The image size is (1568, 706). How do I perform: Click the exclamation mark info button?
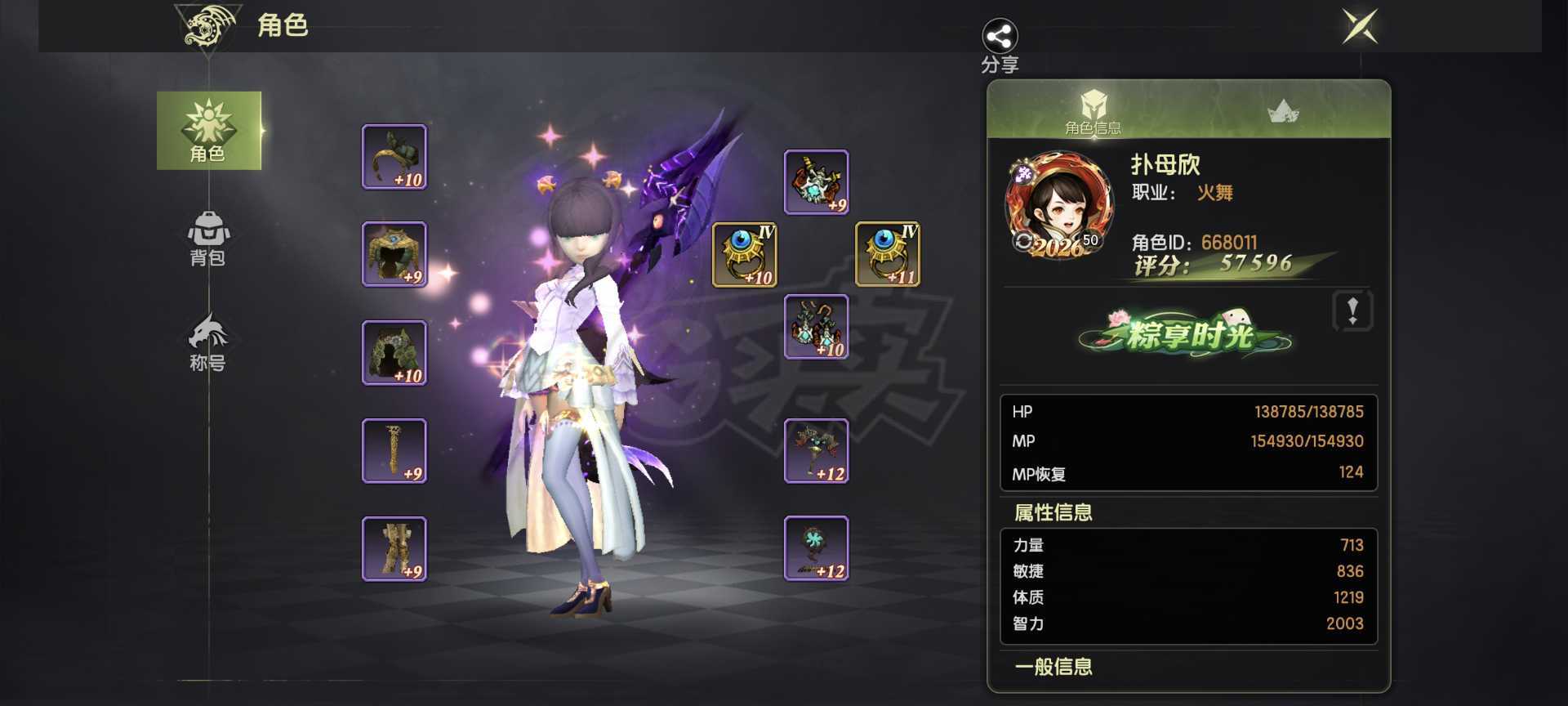1352,311
